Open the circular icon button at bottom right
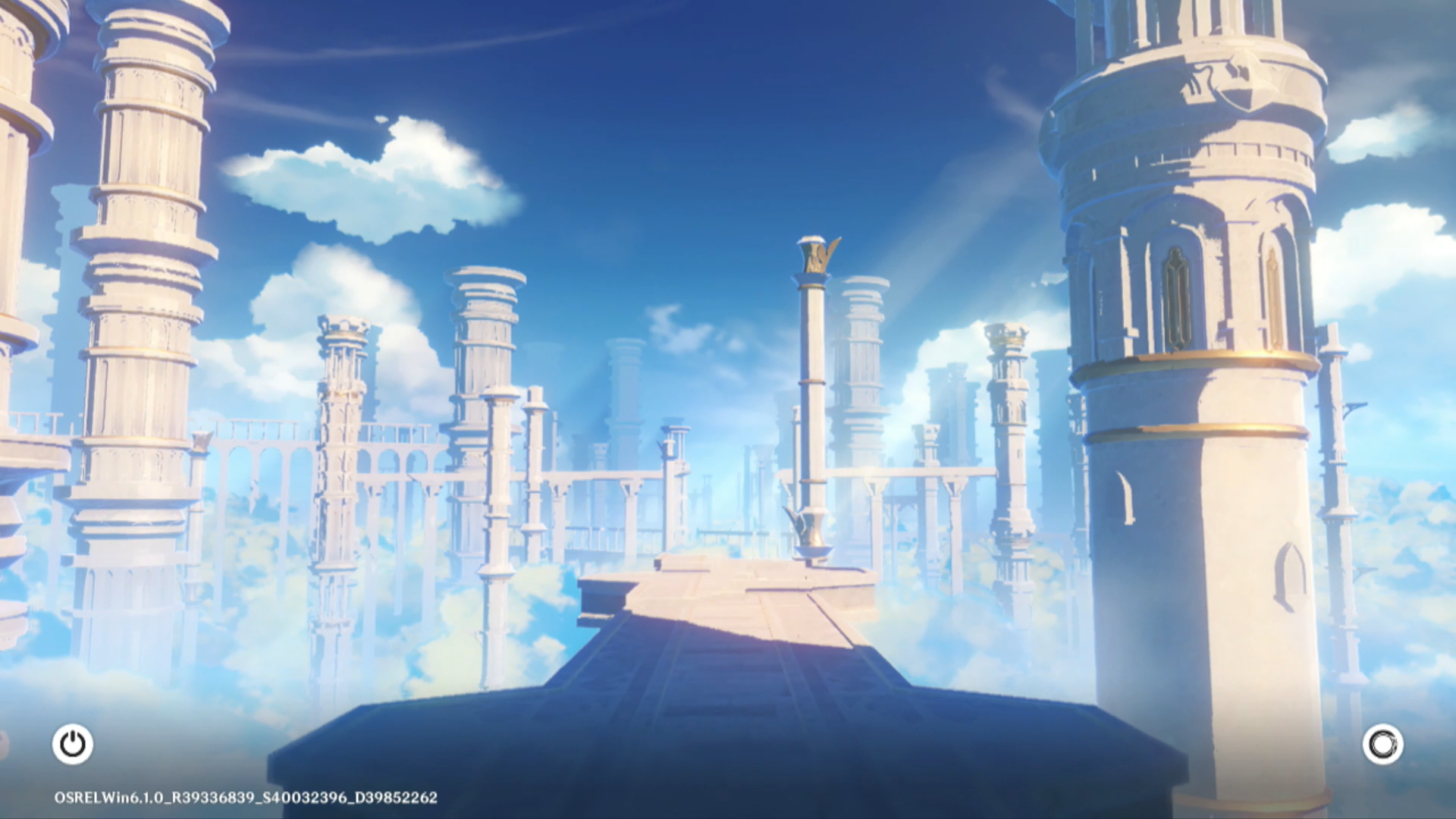Screen dimensions: 1456x819 click(x=1382, y=744)
